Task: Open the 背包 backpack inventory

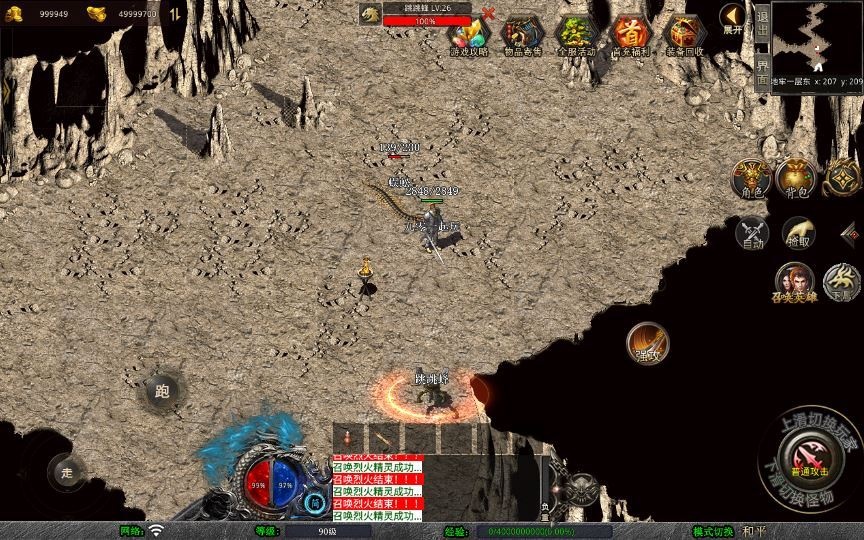Action: 796,178
